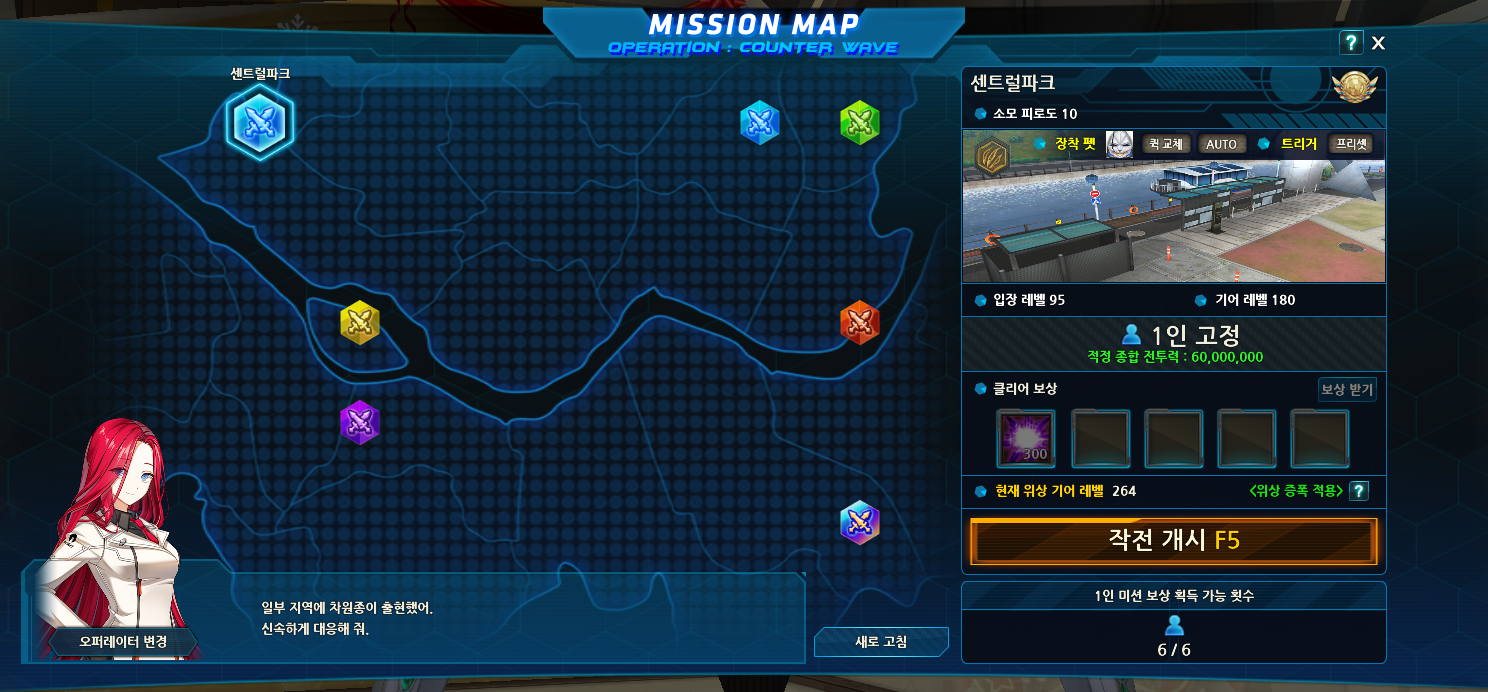Open the 위상 증폭 적용 help icon
1488x692 pixels.
[x=1358, y=491]
